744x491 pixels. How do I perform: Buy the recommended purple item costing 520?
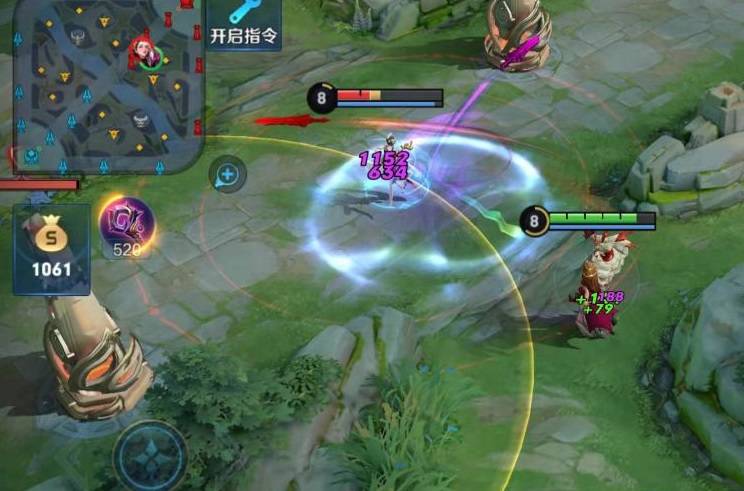click(126, 226)
